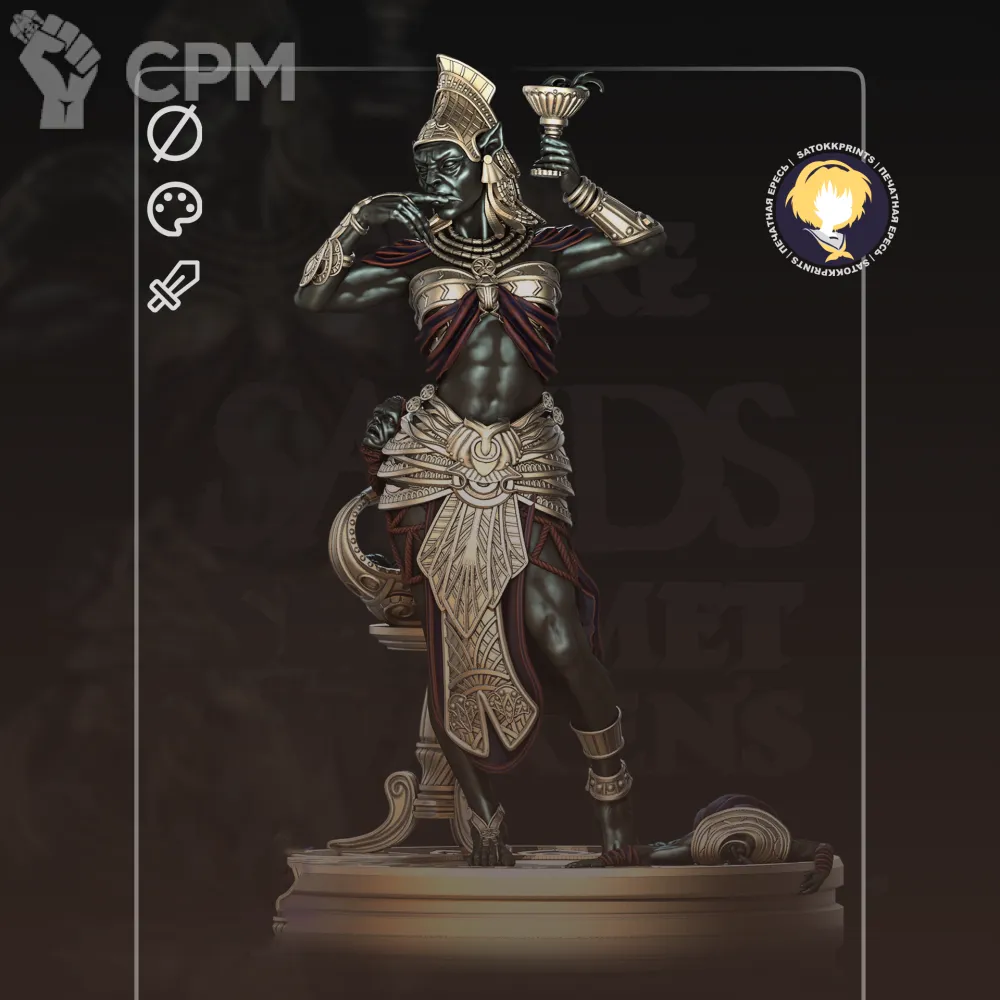1000x1000 pixels.
Task: Select the paint palette icon
Action: coord(175,209)
